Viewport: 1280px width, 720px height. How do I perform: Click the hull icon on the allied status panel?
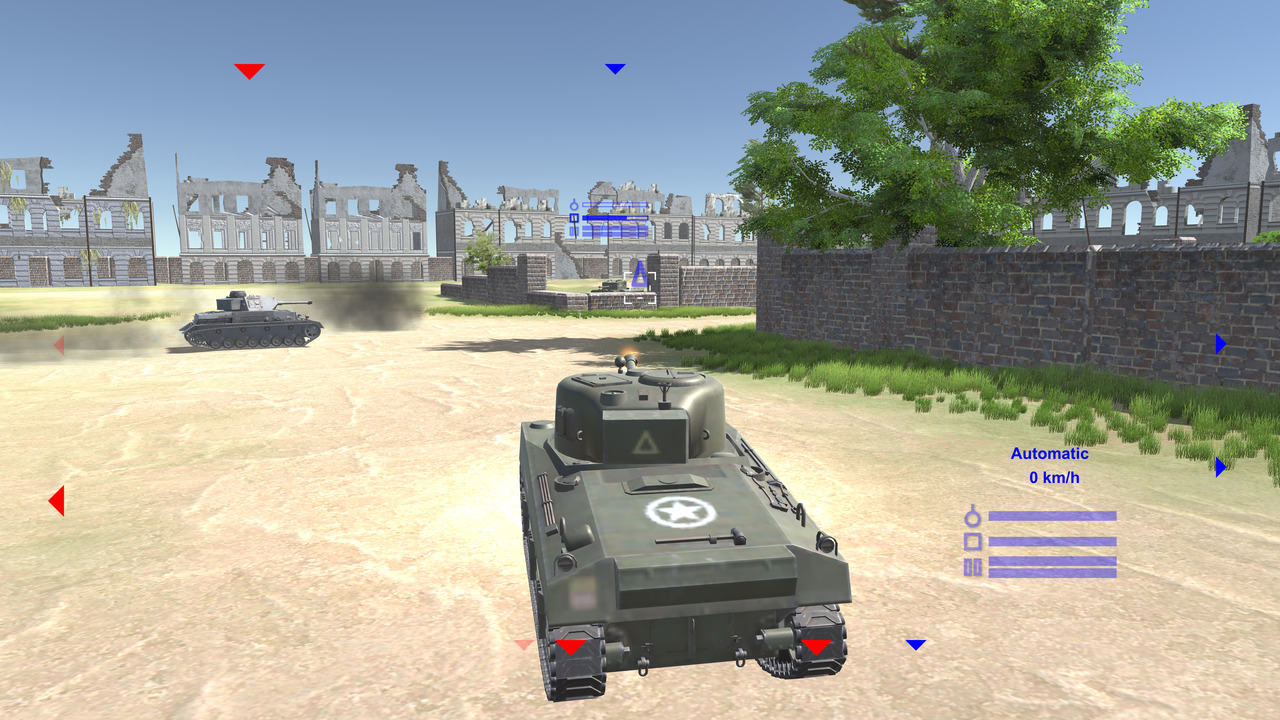click(x=574, y=217)
